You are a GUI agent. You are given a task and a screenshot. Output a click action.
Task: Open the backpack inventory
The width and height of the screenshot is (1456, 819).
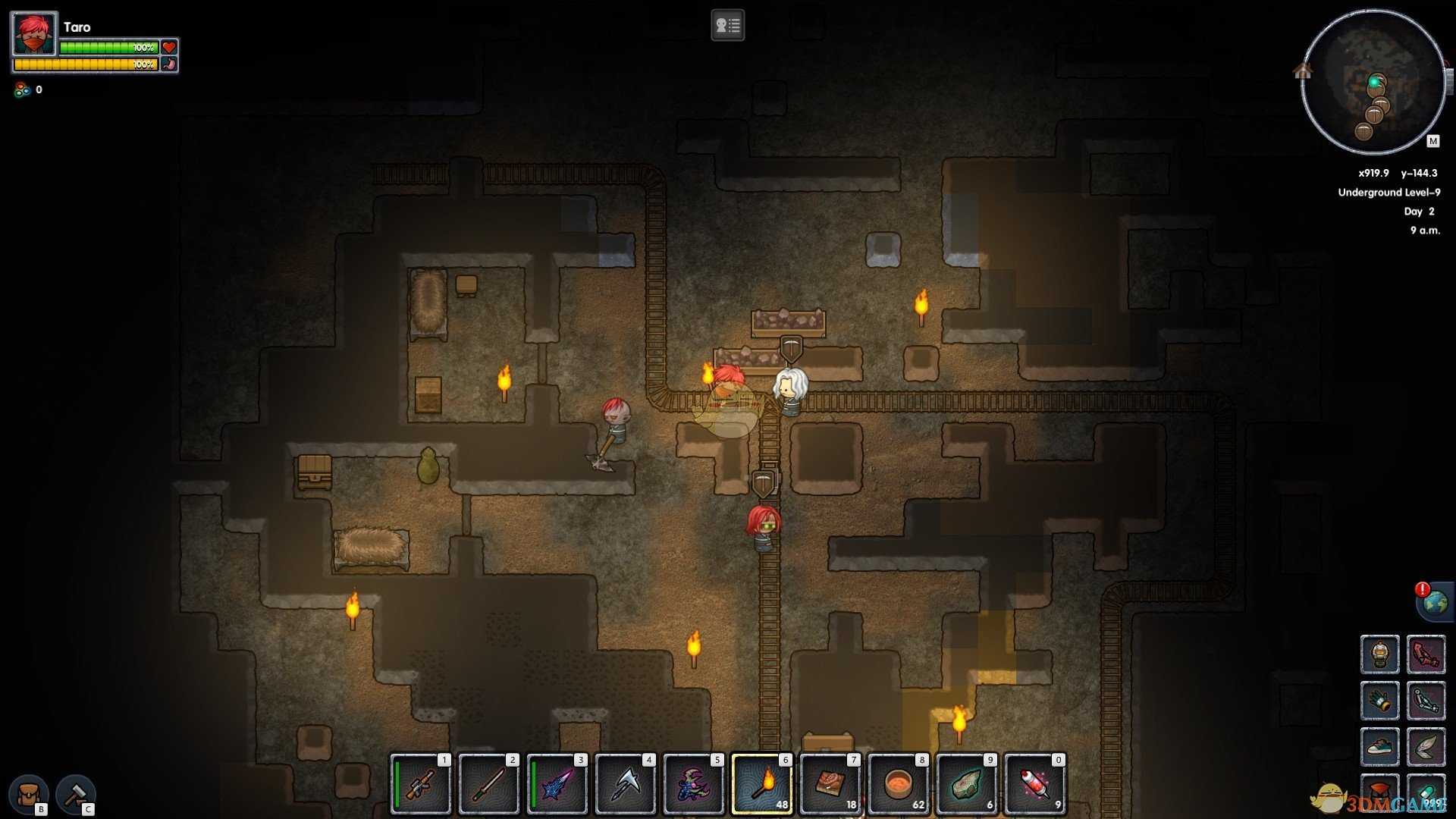pos(29,794)
